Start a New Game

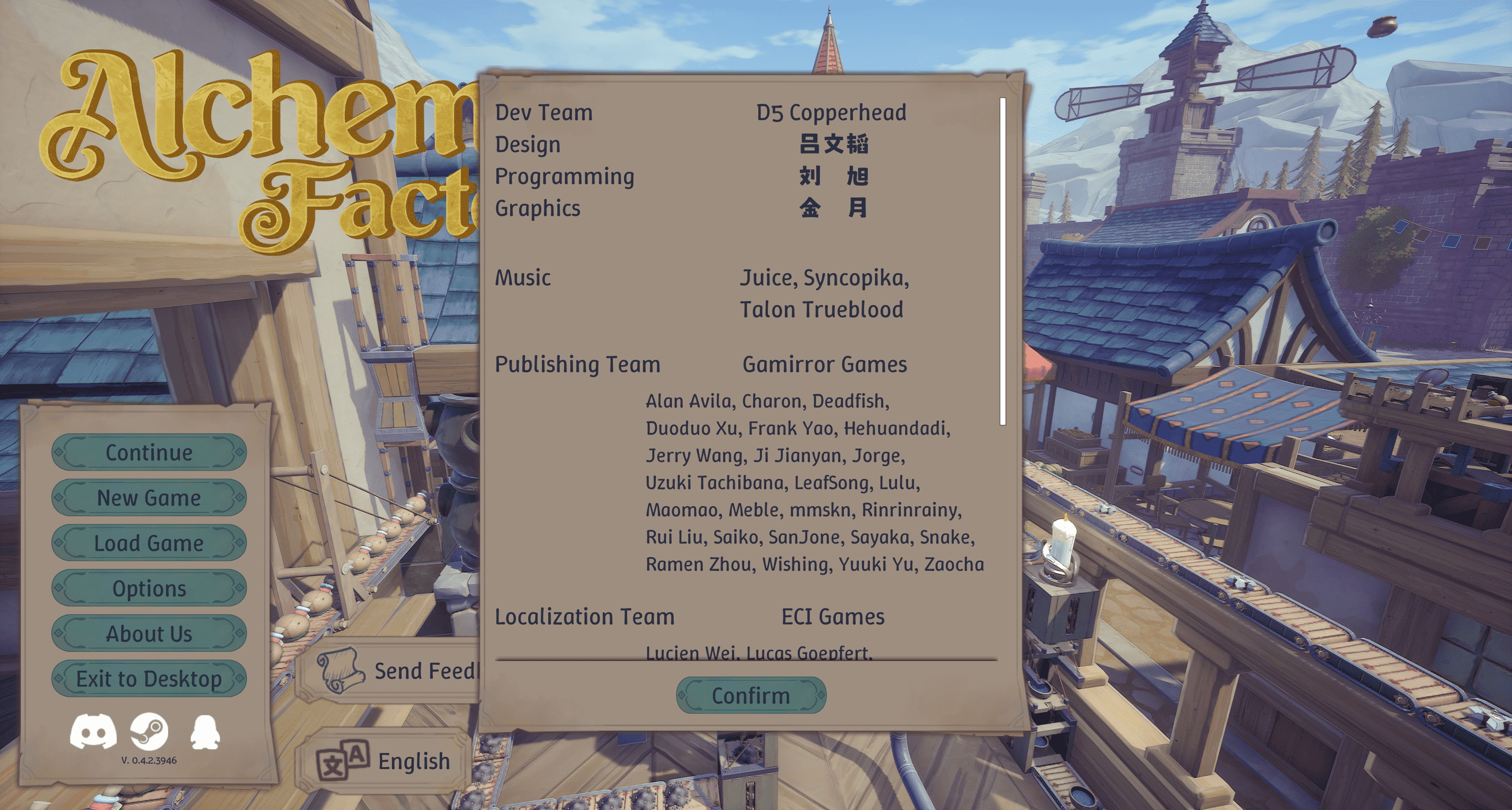click(x=149, y=498)
